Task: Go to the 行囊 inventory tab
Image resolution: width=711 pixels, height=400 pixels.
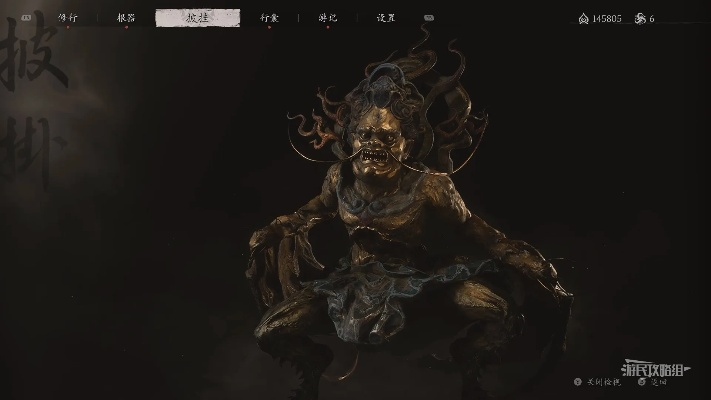Action: click(x=269, y=18)
